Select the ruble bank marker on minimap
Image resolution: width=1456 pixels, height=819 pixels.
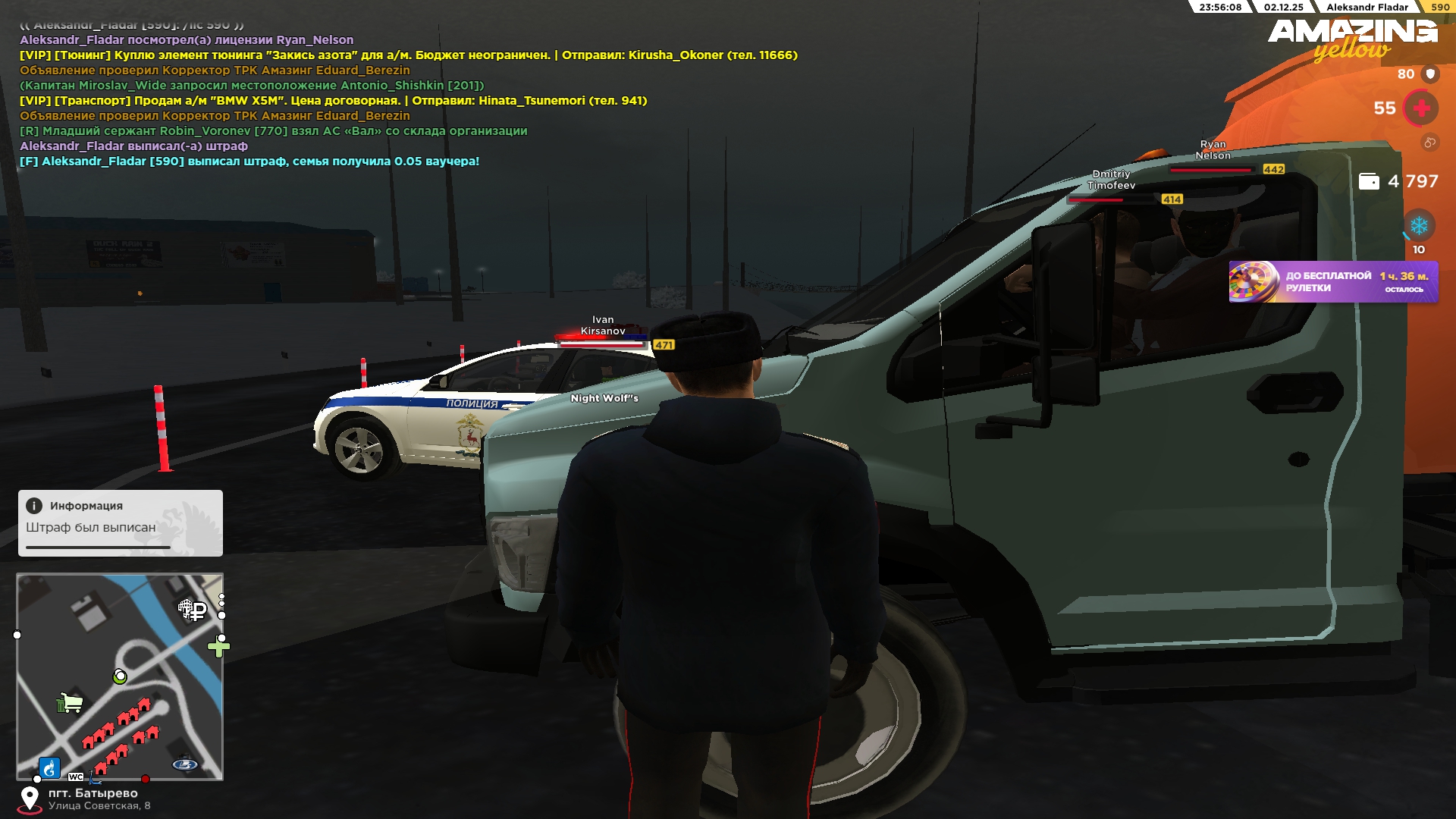pos(196,610)
